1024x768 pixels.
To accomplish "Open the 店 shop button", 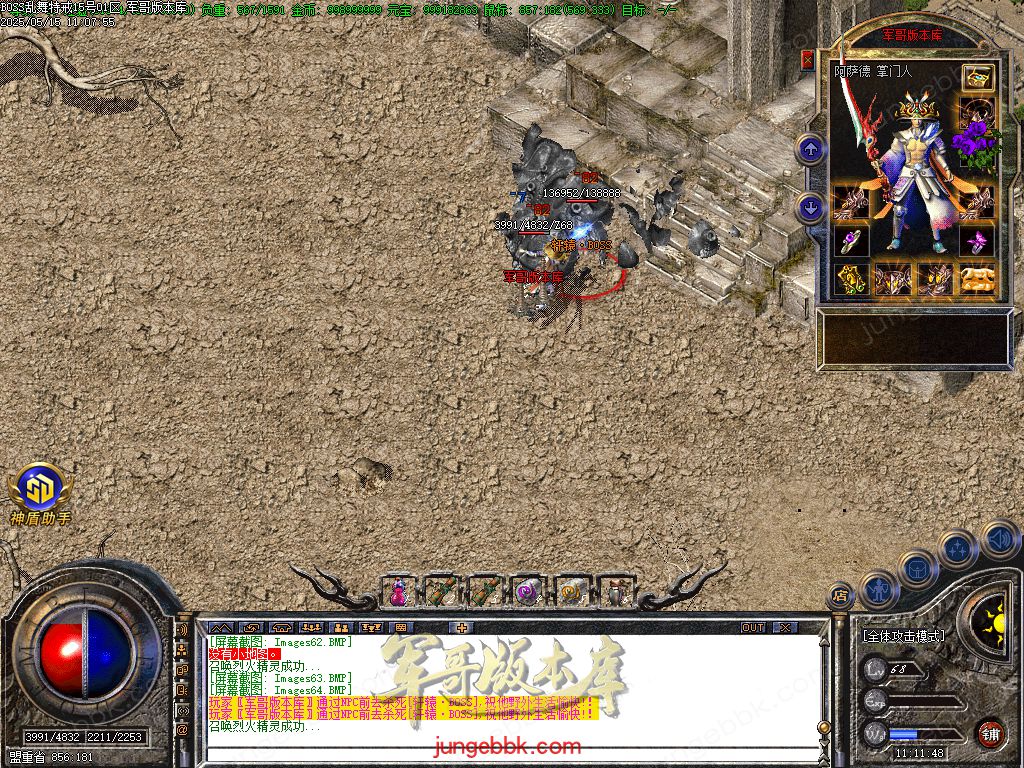I will click(840, 597).
